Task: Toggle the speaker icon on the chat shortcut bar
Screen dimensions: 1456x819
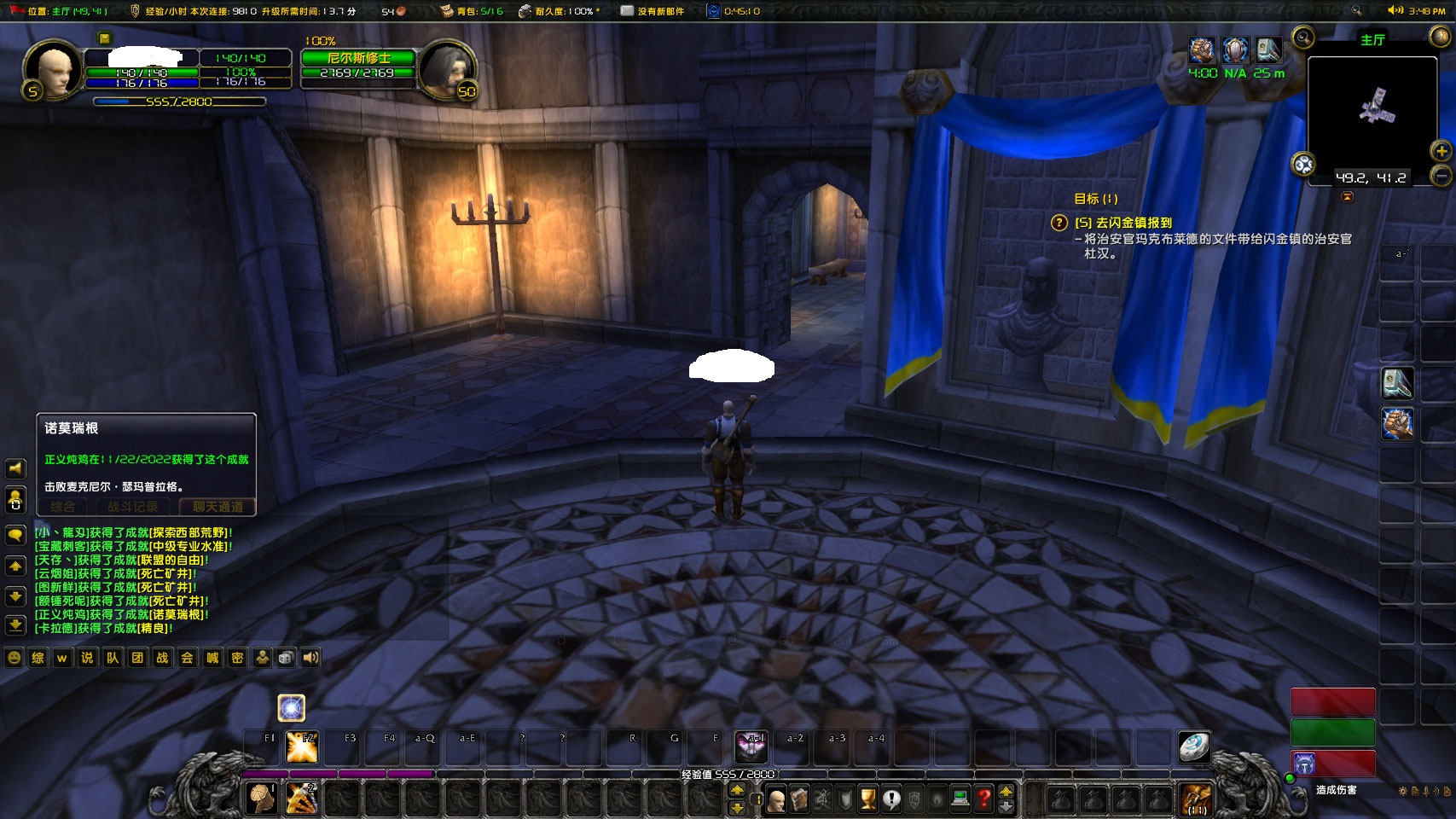Action: coord(310,658)
